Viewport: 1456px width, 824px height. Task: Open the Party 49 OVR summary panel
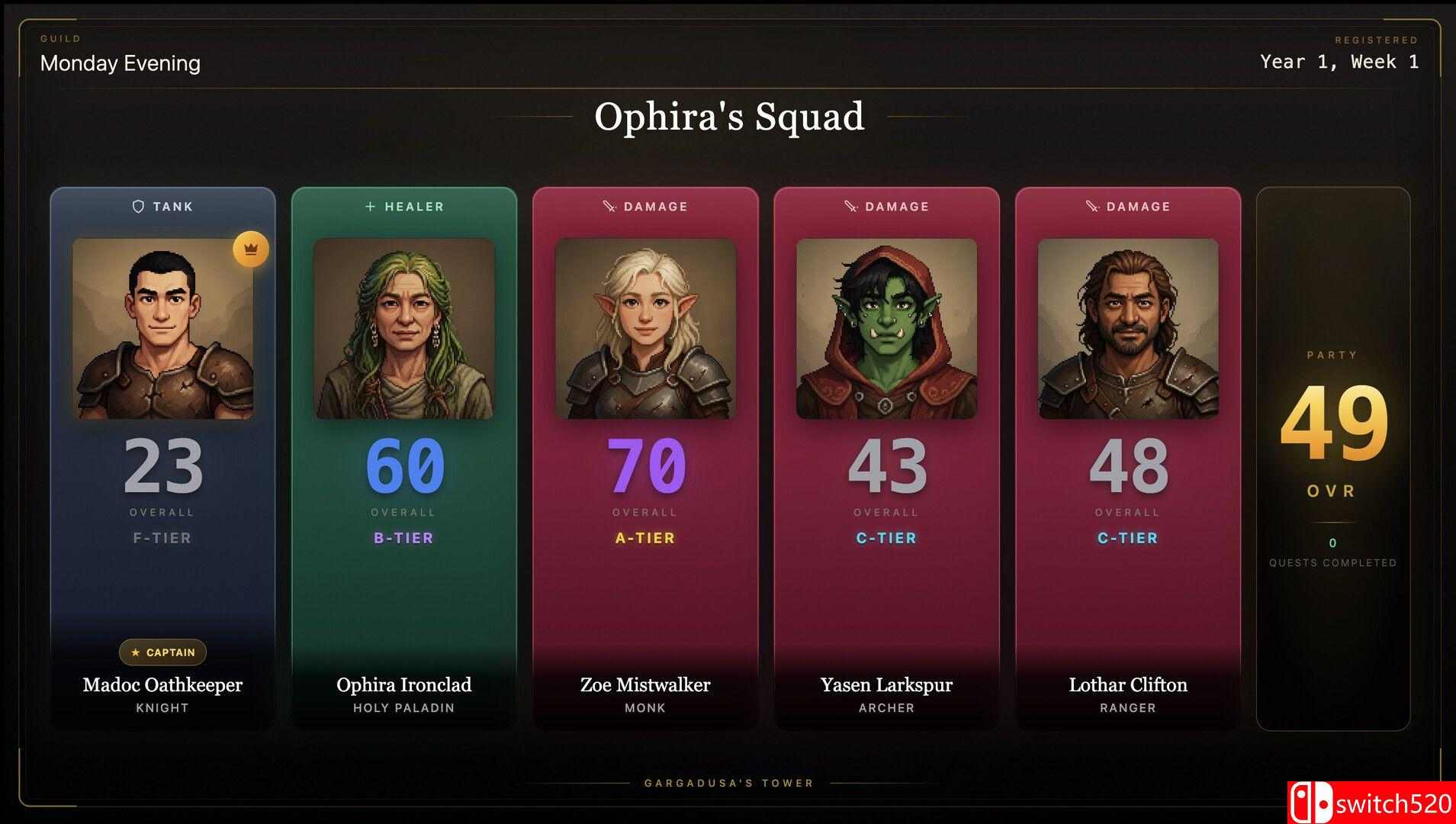[x=1332, y=458]
